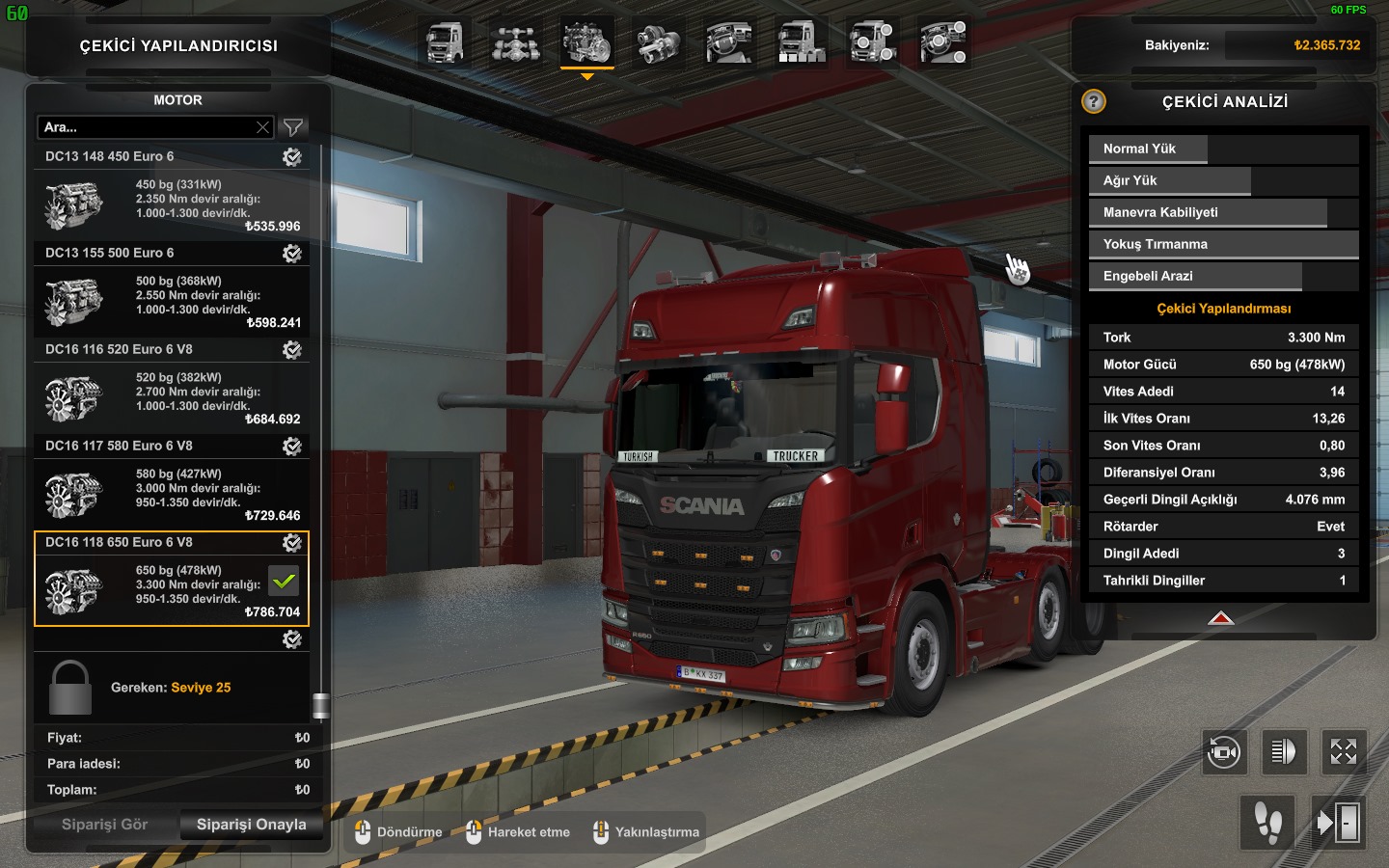Image resolution: width=1389 pixels, height=868 pixels.
Task: View the order via Siparişi Gör
Action: coord(104,825)
